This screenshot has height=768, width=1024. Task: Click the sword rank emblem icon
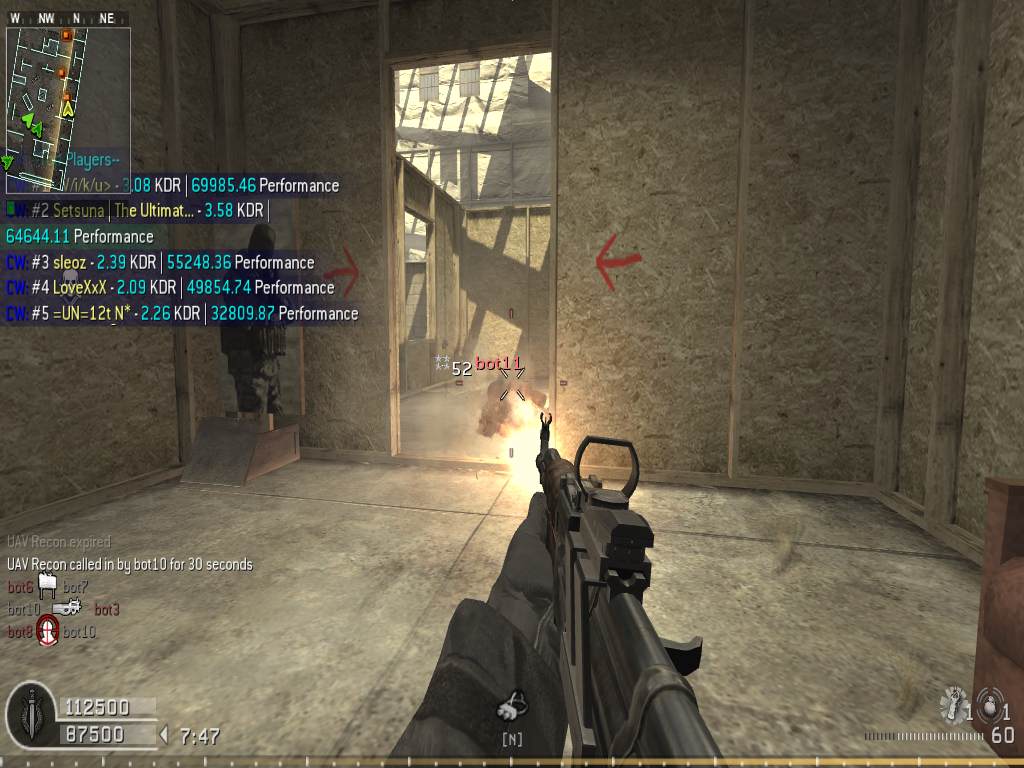31,714
